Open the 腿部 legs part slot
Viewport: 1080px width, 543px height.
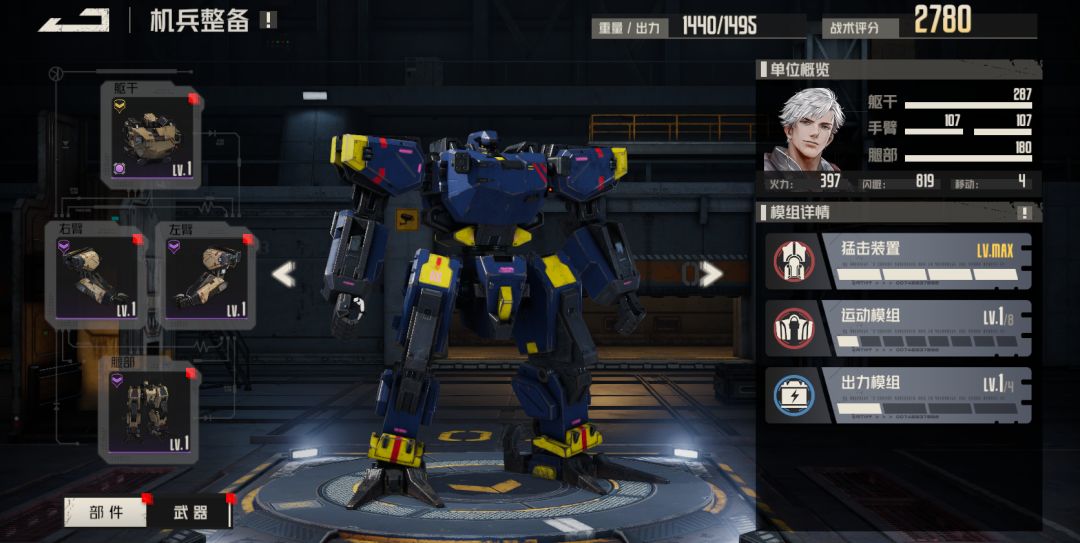coord(149,411)
